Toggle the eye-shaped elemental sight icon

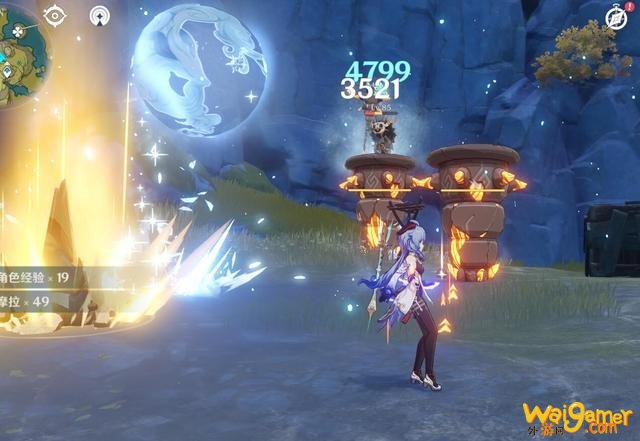tap(55, 16)
